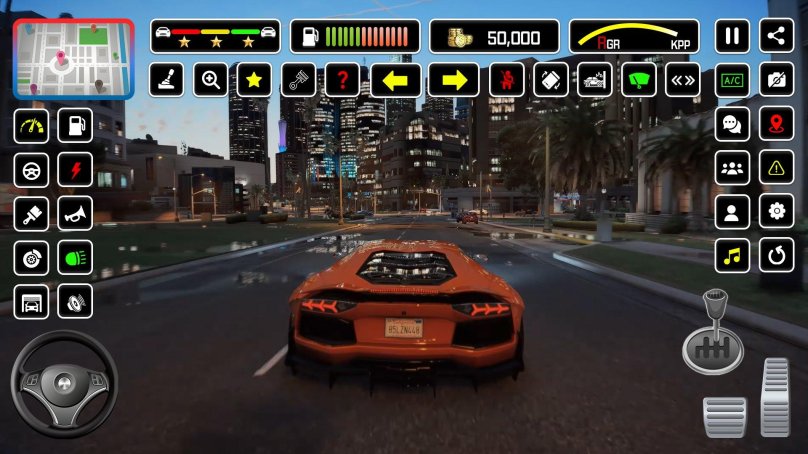Click the fuel pump icon button
The height and width of the screenshot is (454, 808).
tap(75, 125)
